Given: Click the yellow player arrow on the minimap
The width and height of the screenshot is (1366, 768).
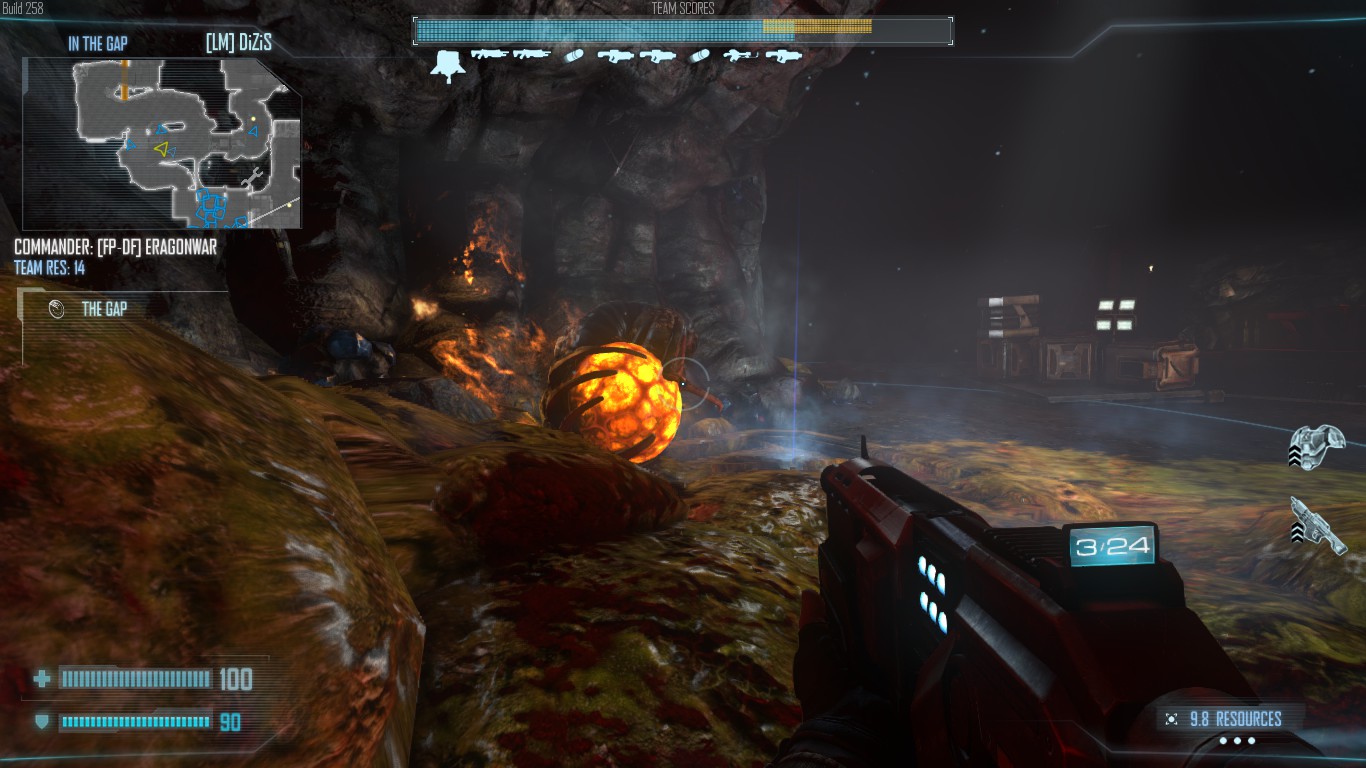Looking at the screenshot, I should pyautogui.click(x=160, y=149).
